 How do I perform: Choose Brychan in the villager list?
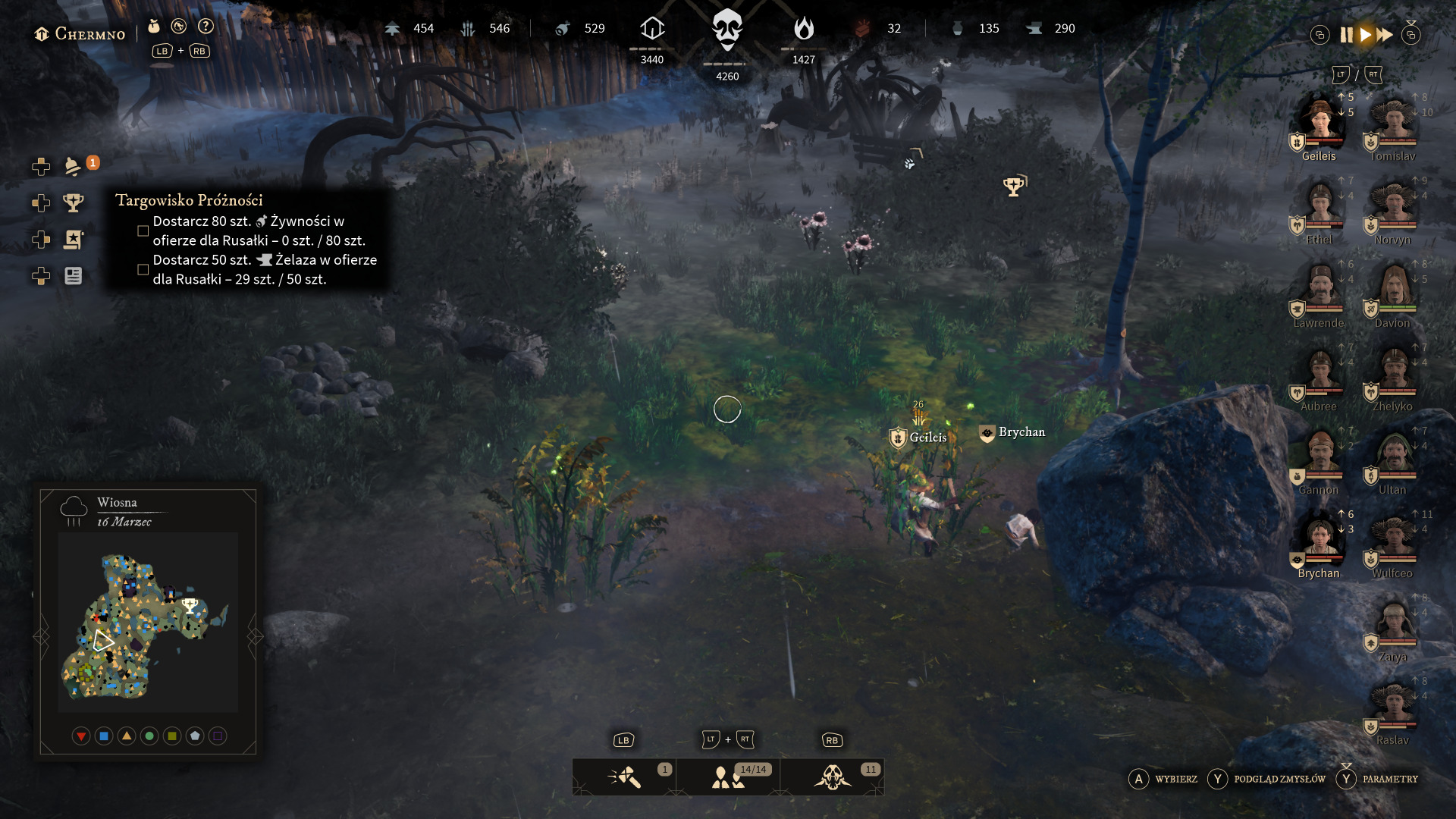click(x=1319, y=540)
